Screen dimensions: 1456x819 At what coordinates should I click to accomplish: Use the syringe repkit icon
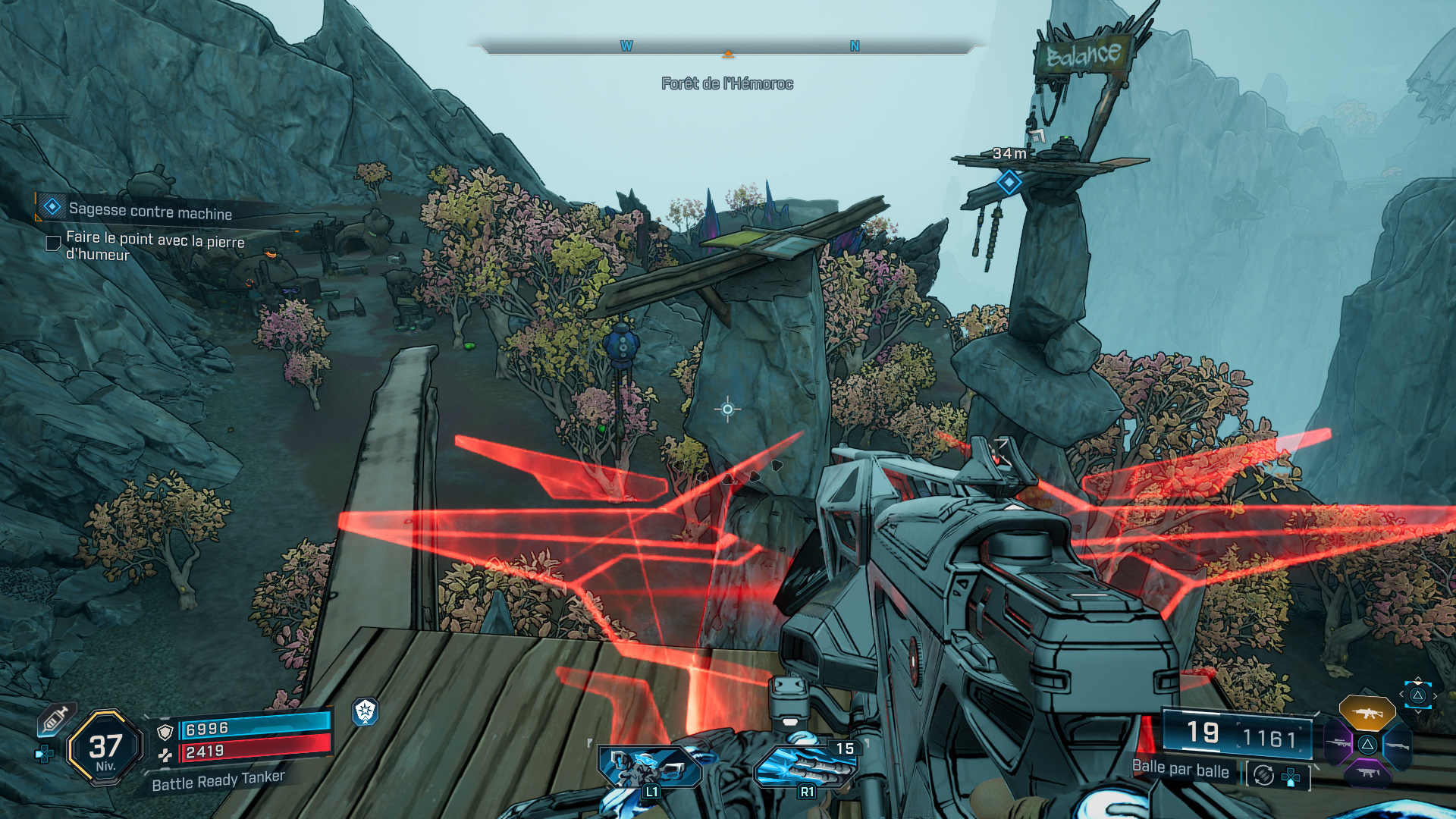55,720
